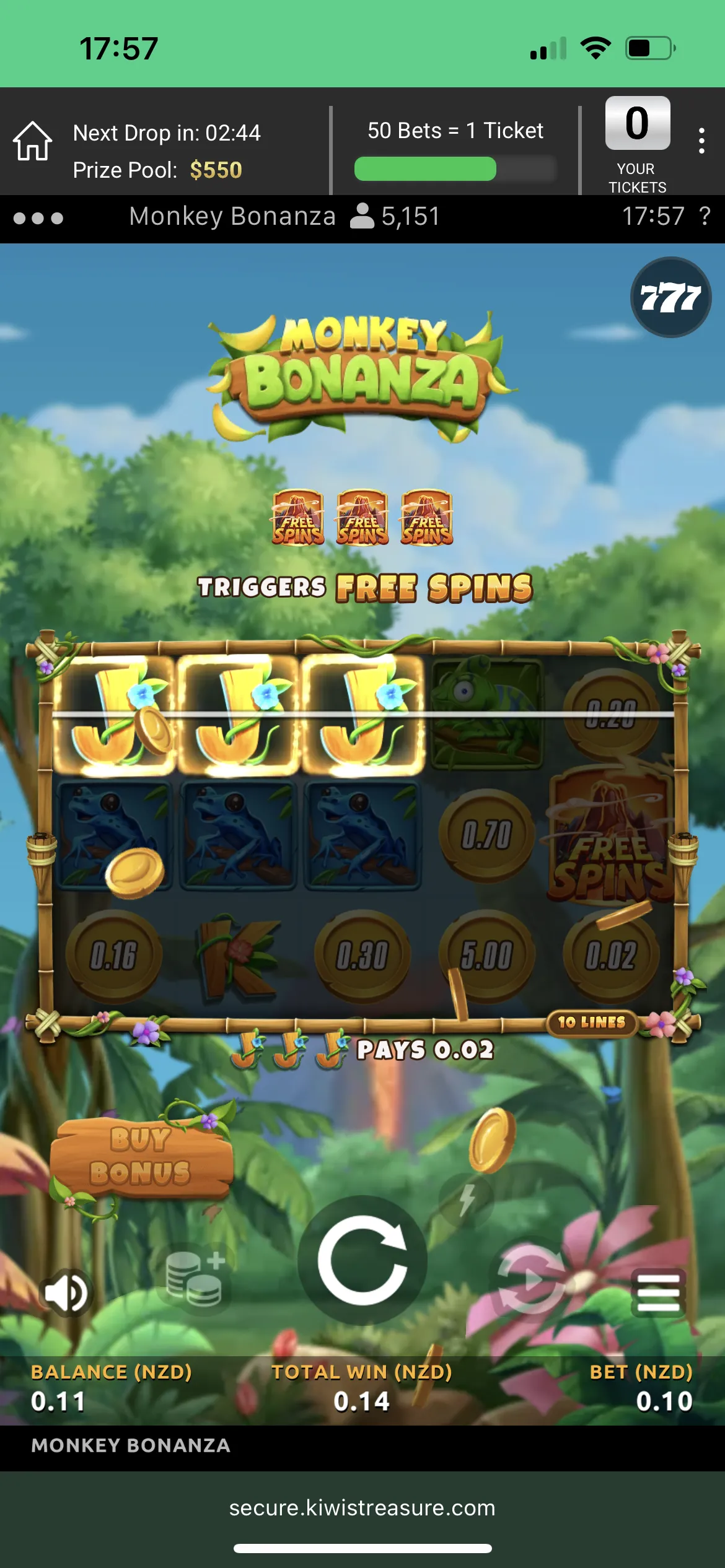
Task: Open the hamburger game menu
Action: point(658,1292)
